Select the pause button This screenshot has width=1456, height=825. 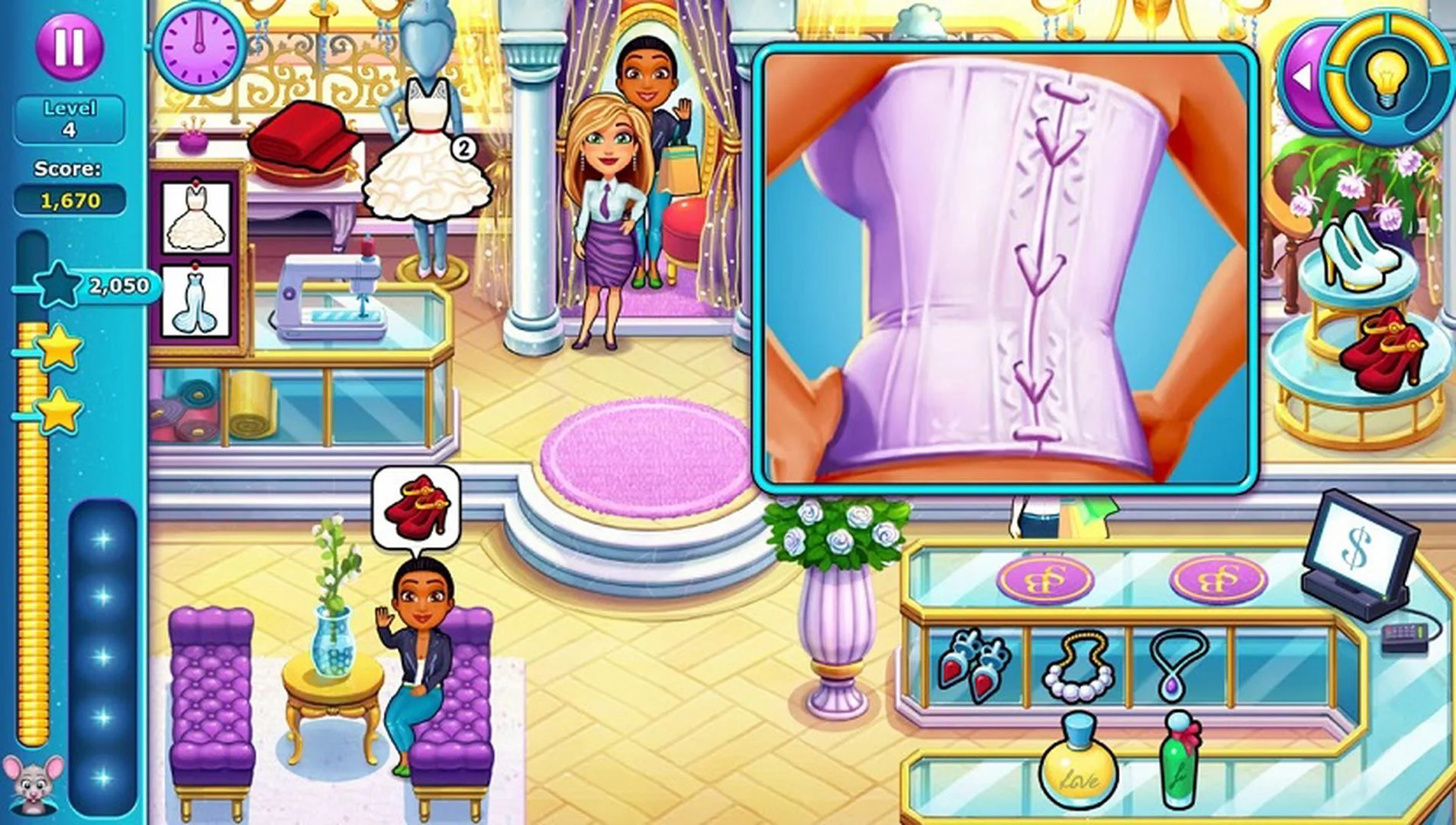68,47
